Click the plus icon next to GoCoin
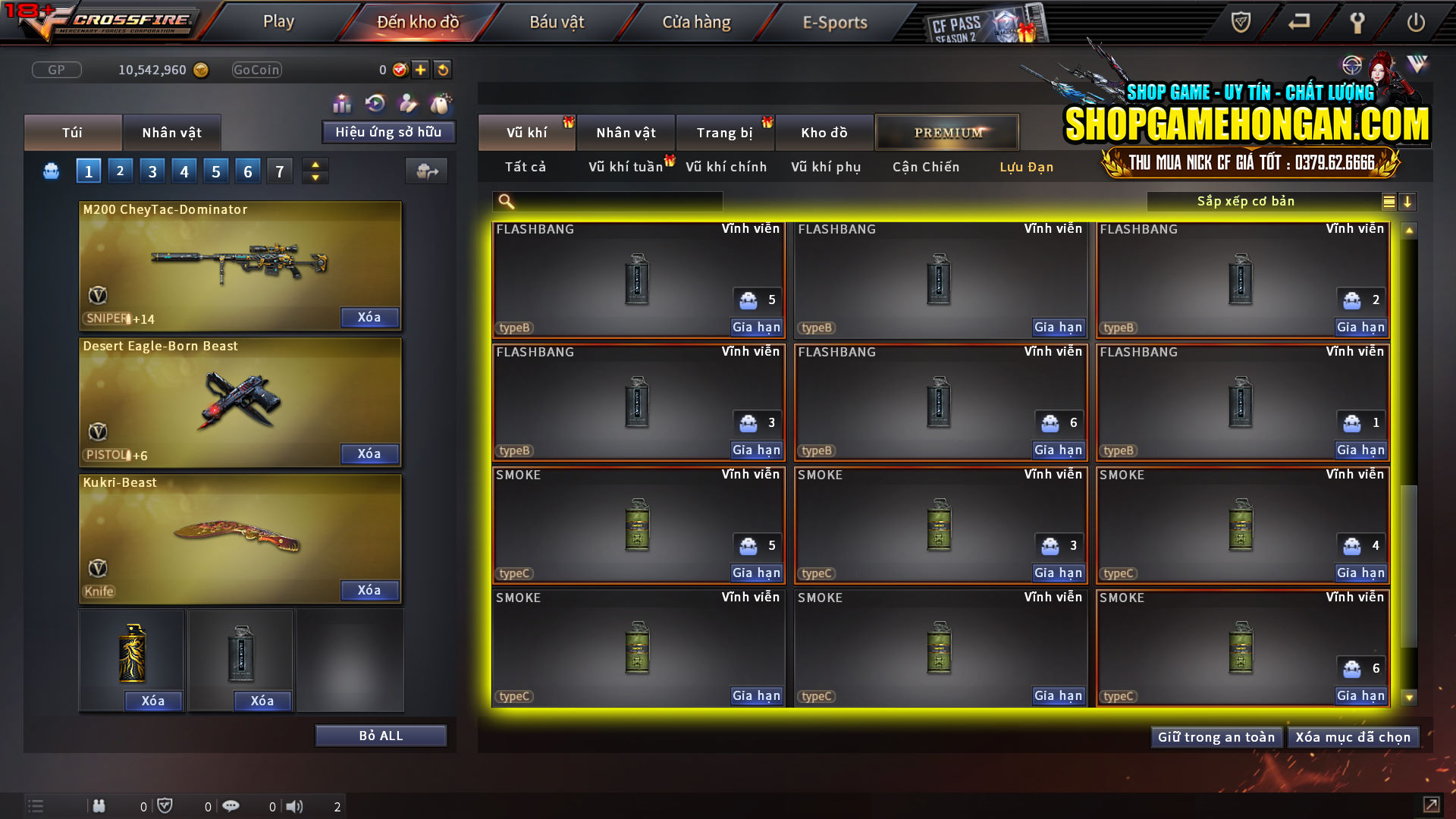Viewport: 1456px width, 819px height. [419, 69]
